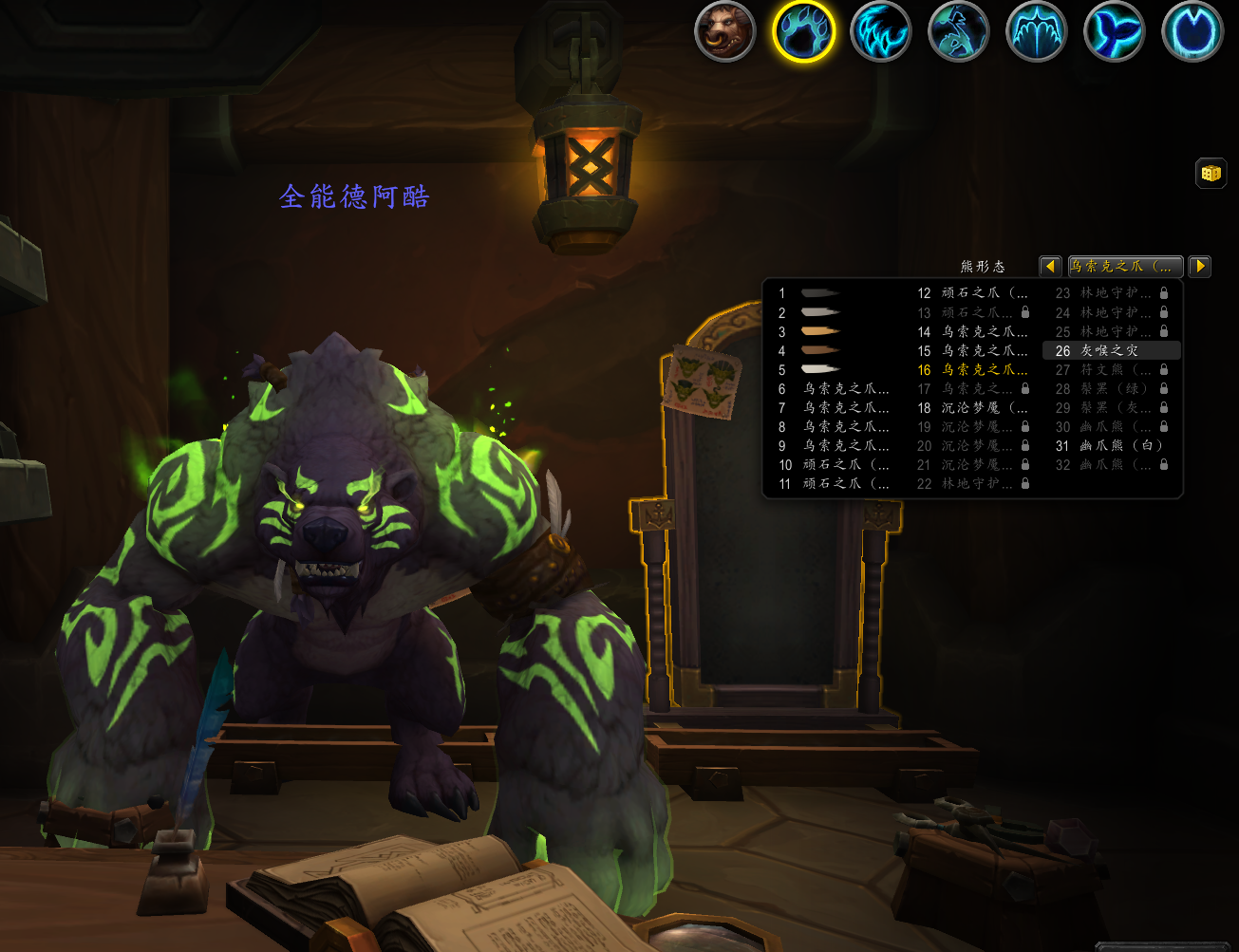The height and width of the screenshot is (952, 1239).
Task: Select the aquatic form fish tail tab
Action: 1115,31
